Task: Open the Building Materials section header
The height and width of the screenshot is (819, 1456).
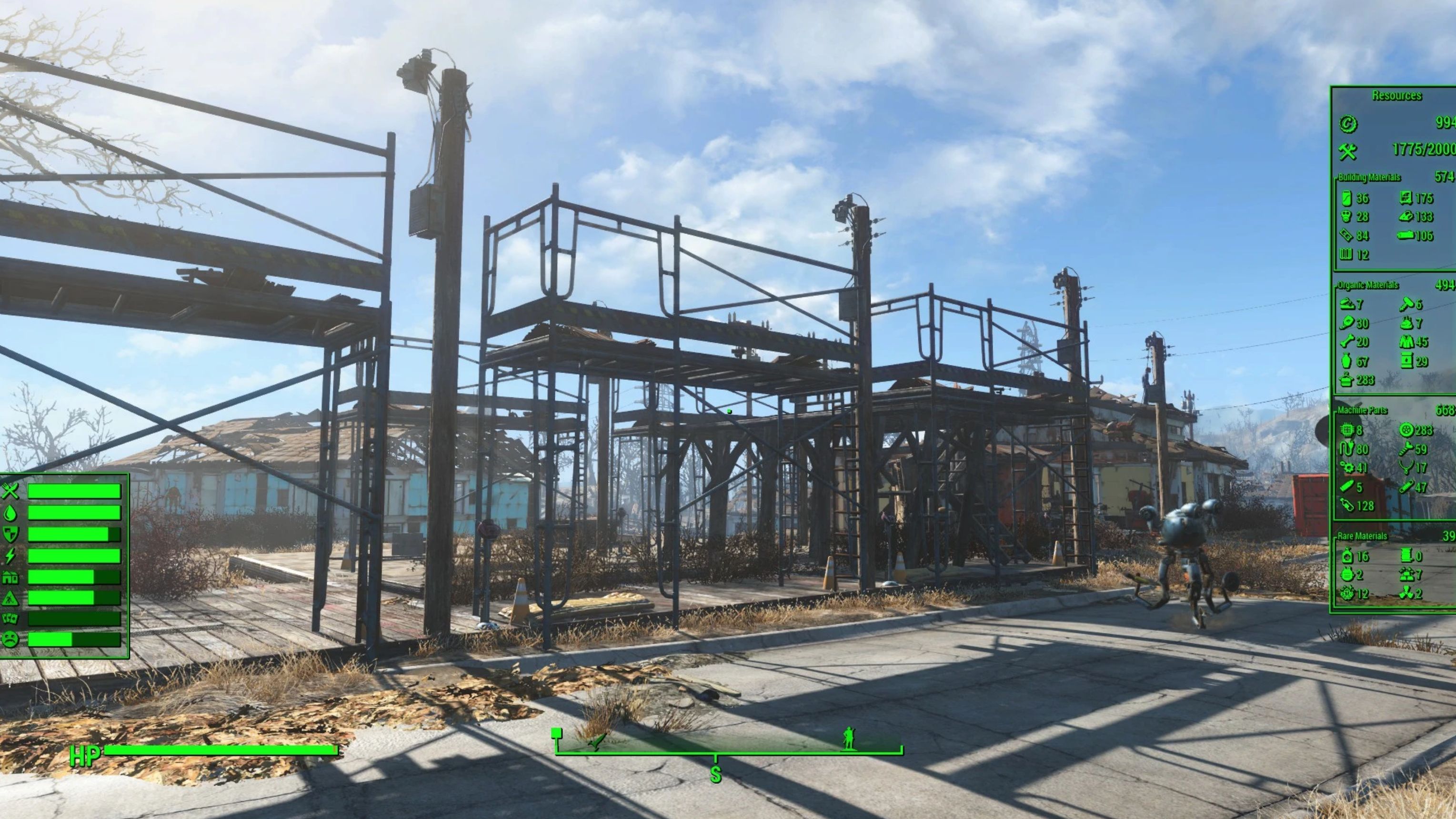Action: [1369, 178]
